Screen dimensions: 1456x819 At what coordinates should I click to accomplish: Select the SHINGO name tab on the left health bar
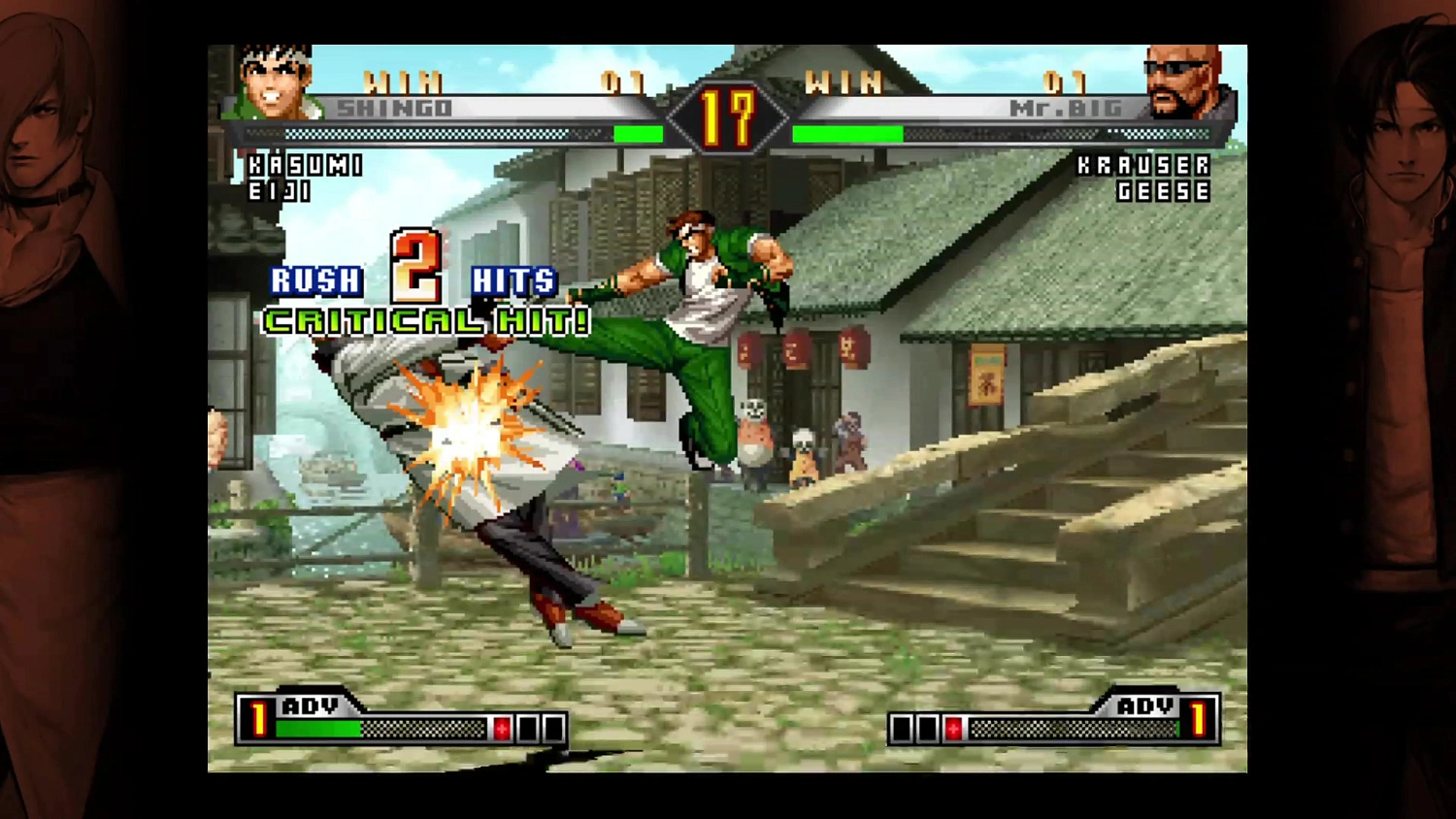click(x=396, y=109)
